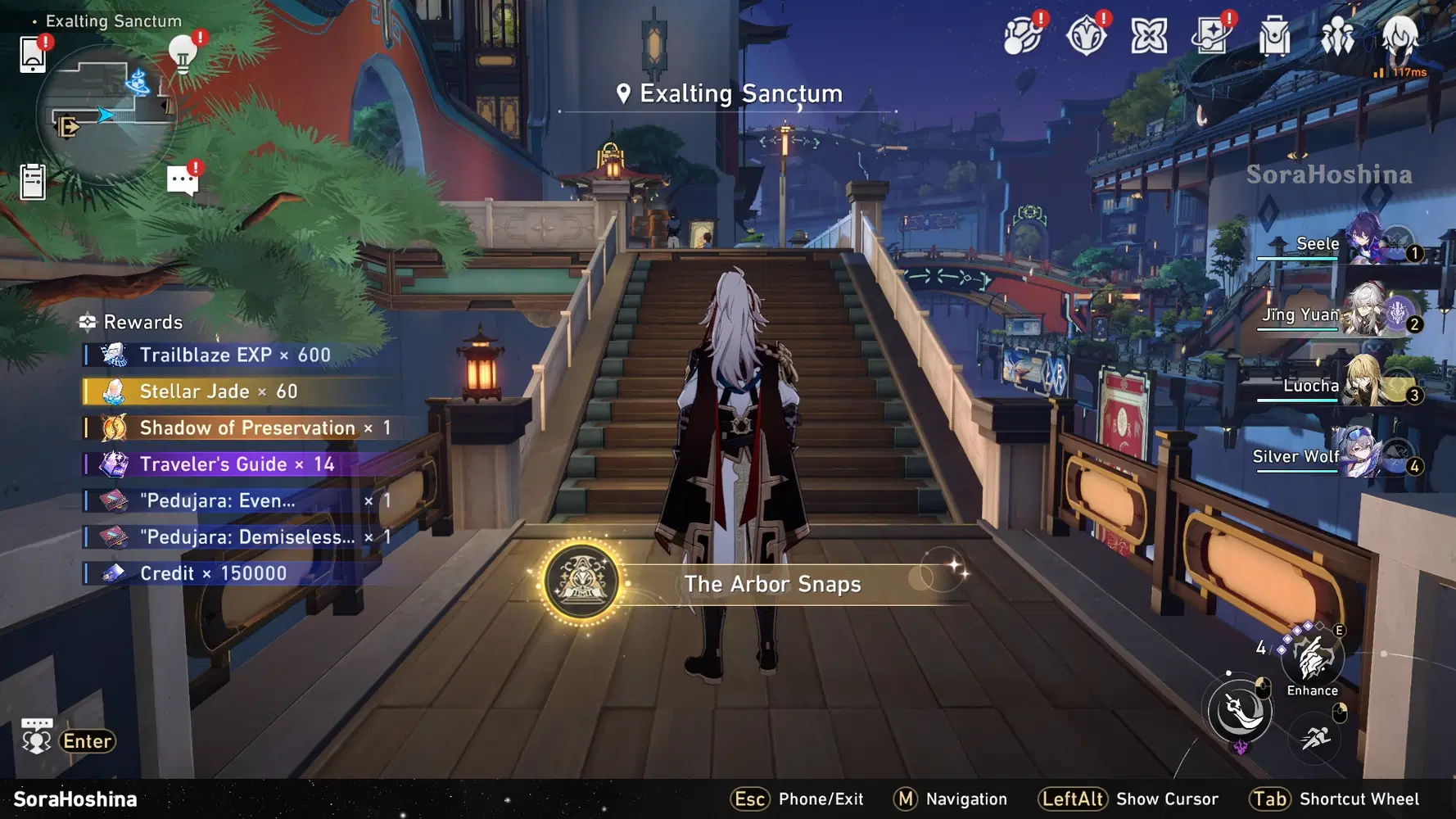Image resolution: width=1456 pixels, height=819 pixels.
Task: Open the character profile icon top-right
Action: pyautogui.click(x=1399, y=37)
